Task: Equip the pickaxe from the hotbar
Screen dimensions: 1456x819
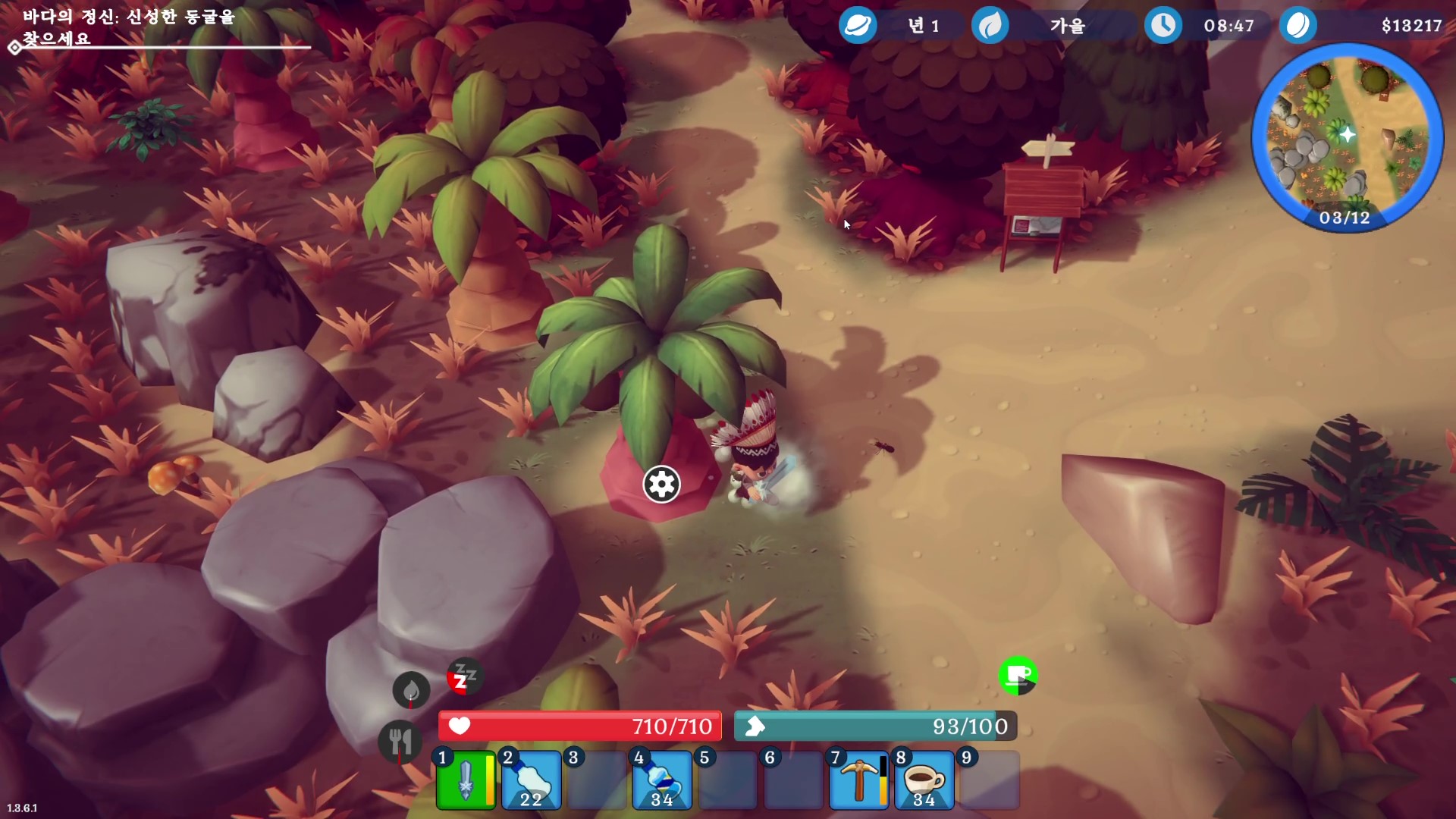Action: point(858,780)
